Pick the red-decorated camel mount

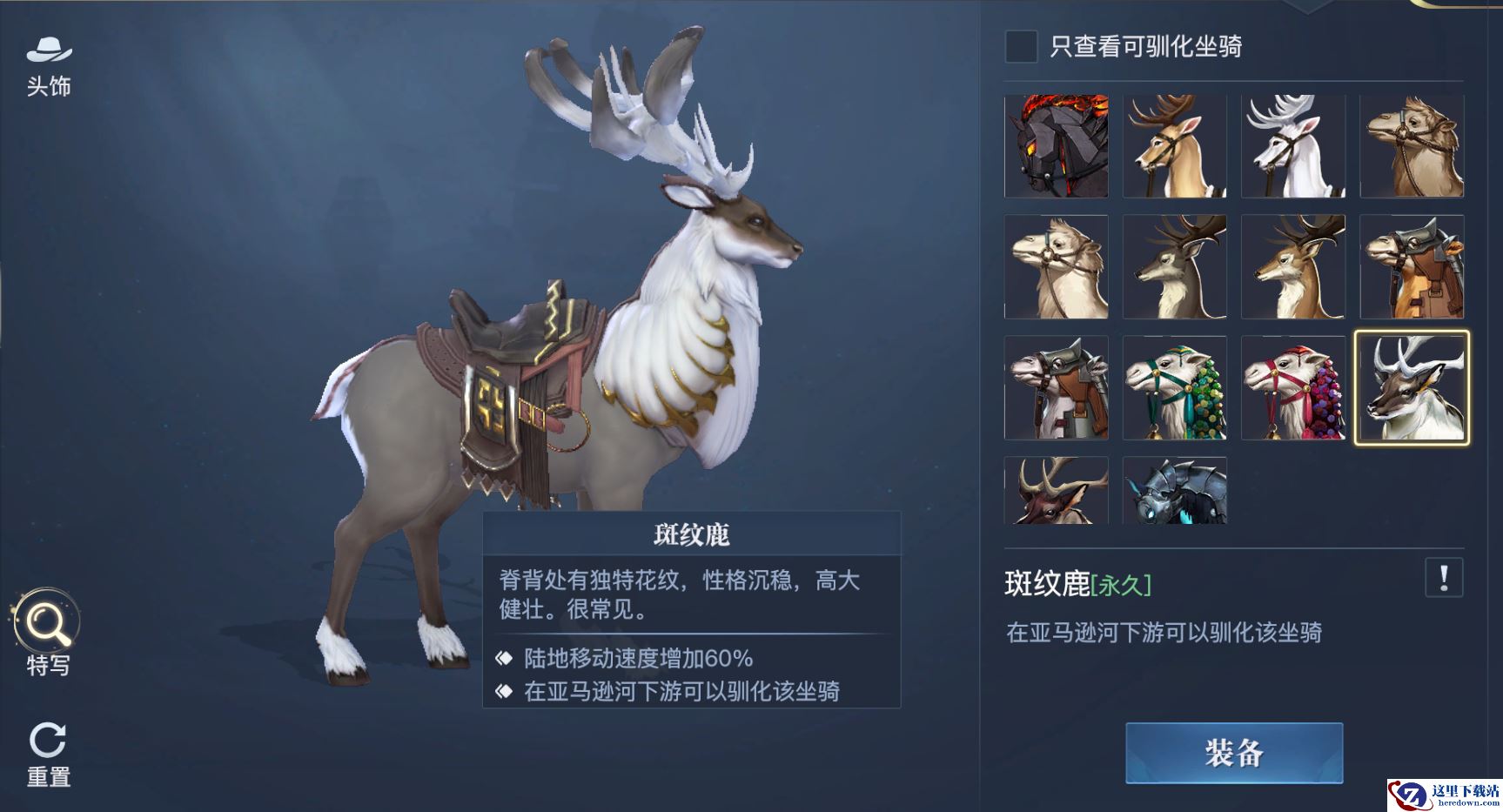coord(1293,387)
